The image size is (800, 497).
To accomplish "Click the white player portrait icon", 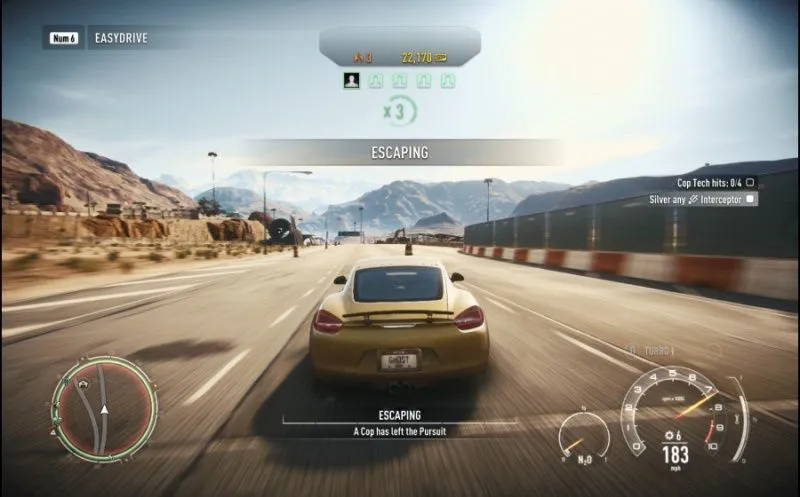I will (352, 80).
